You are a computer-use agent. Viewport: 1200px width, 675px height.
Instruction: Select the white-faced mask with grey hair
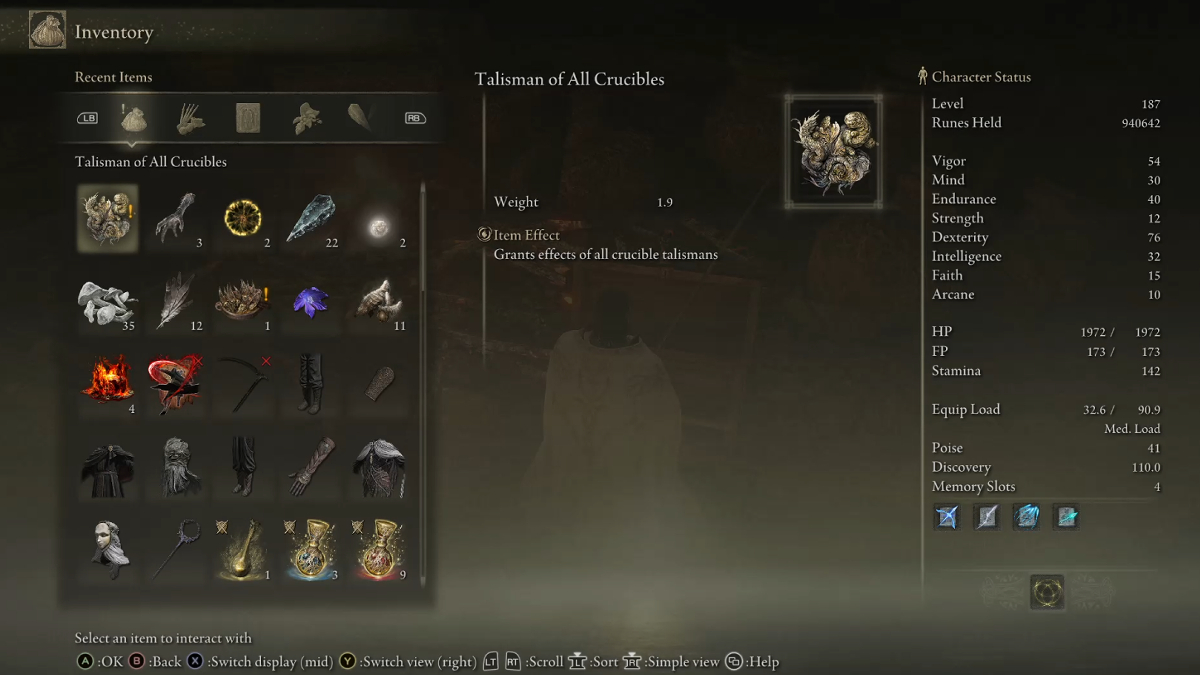107,549
